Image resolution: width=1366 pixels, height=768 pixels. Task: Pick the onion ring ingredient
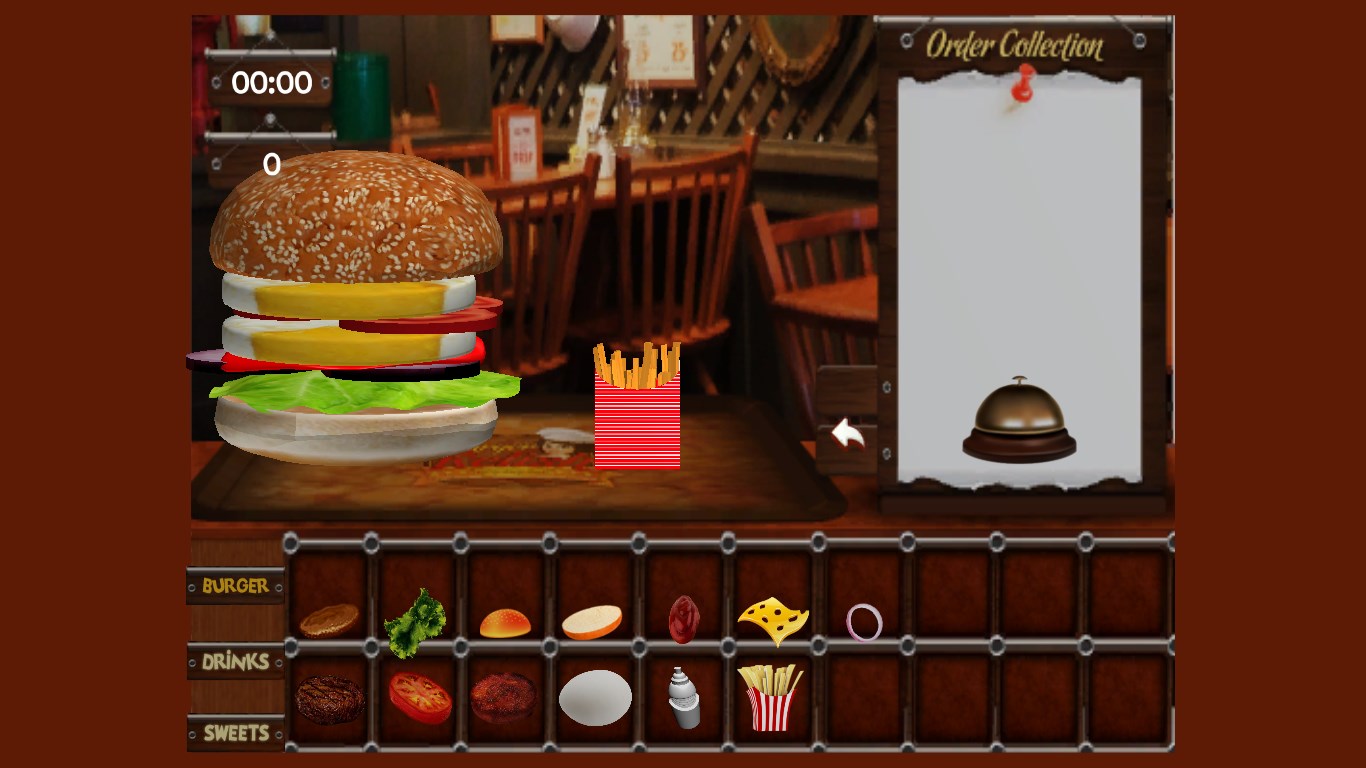[864, 622]
